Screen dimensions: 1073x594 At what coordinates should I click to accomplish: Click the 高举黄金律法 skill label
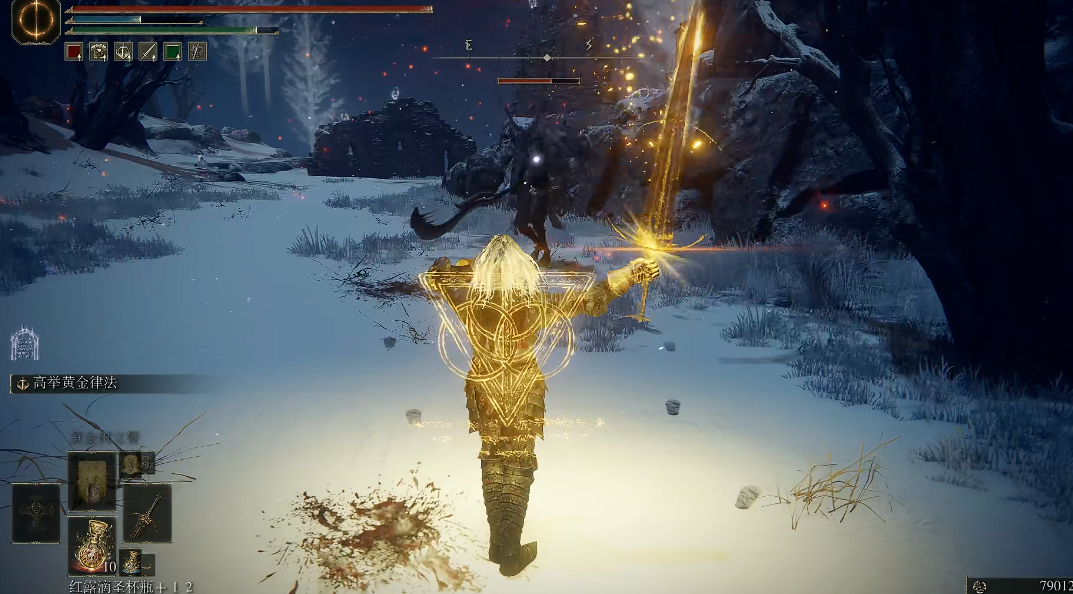coord(75,383)
